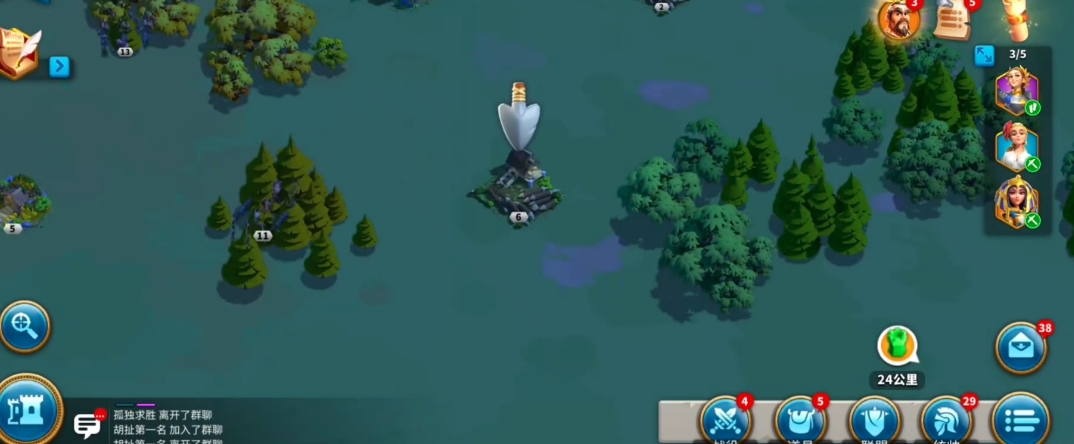The width and height of the screenshot is (1074, 444).
Task: Open the magnifying glass search tool
Action: point(23,325)
